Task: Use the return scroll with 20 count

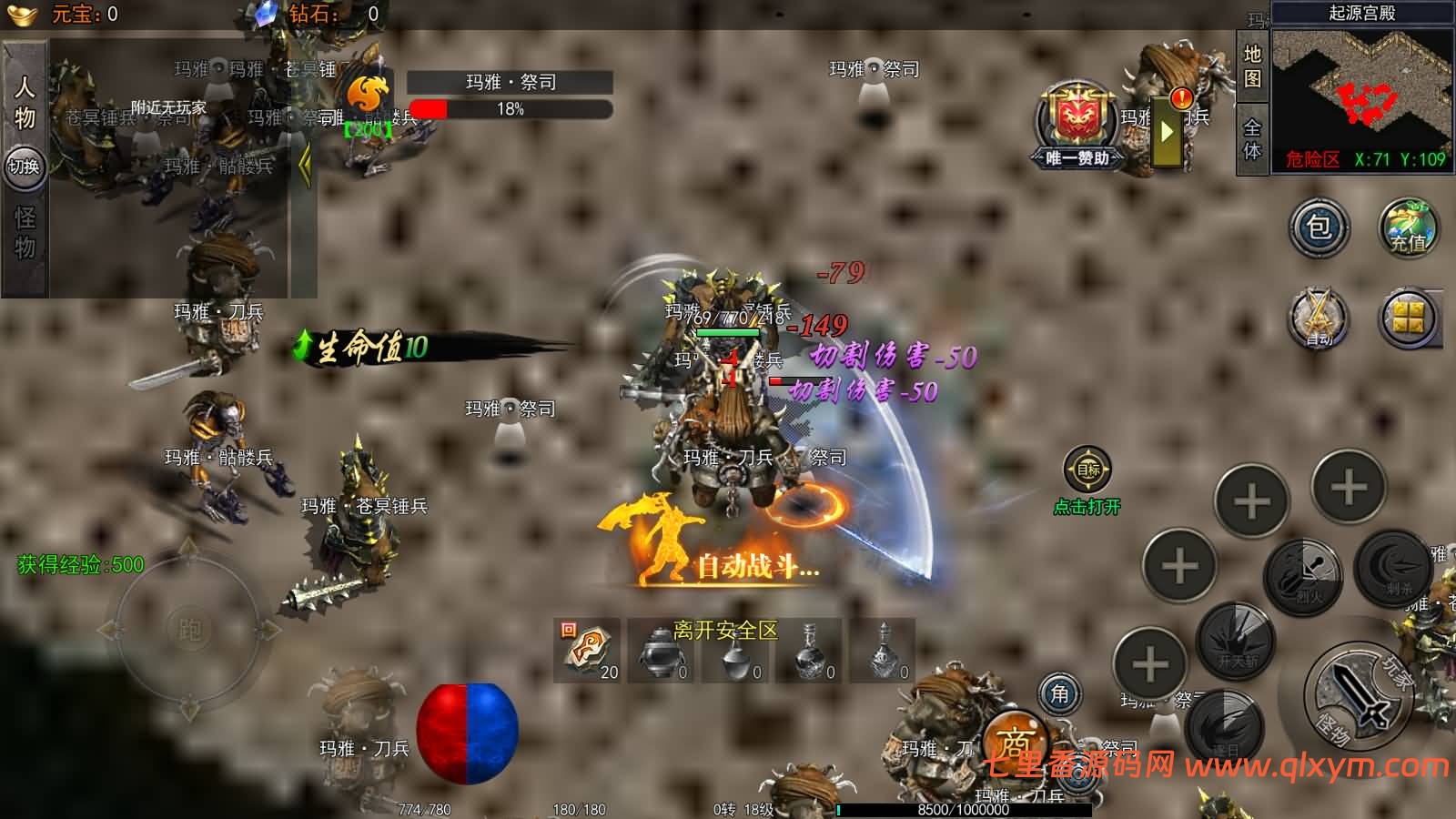Action: pyautogui.click(x=587, y=650)
